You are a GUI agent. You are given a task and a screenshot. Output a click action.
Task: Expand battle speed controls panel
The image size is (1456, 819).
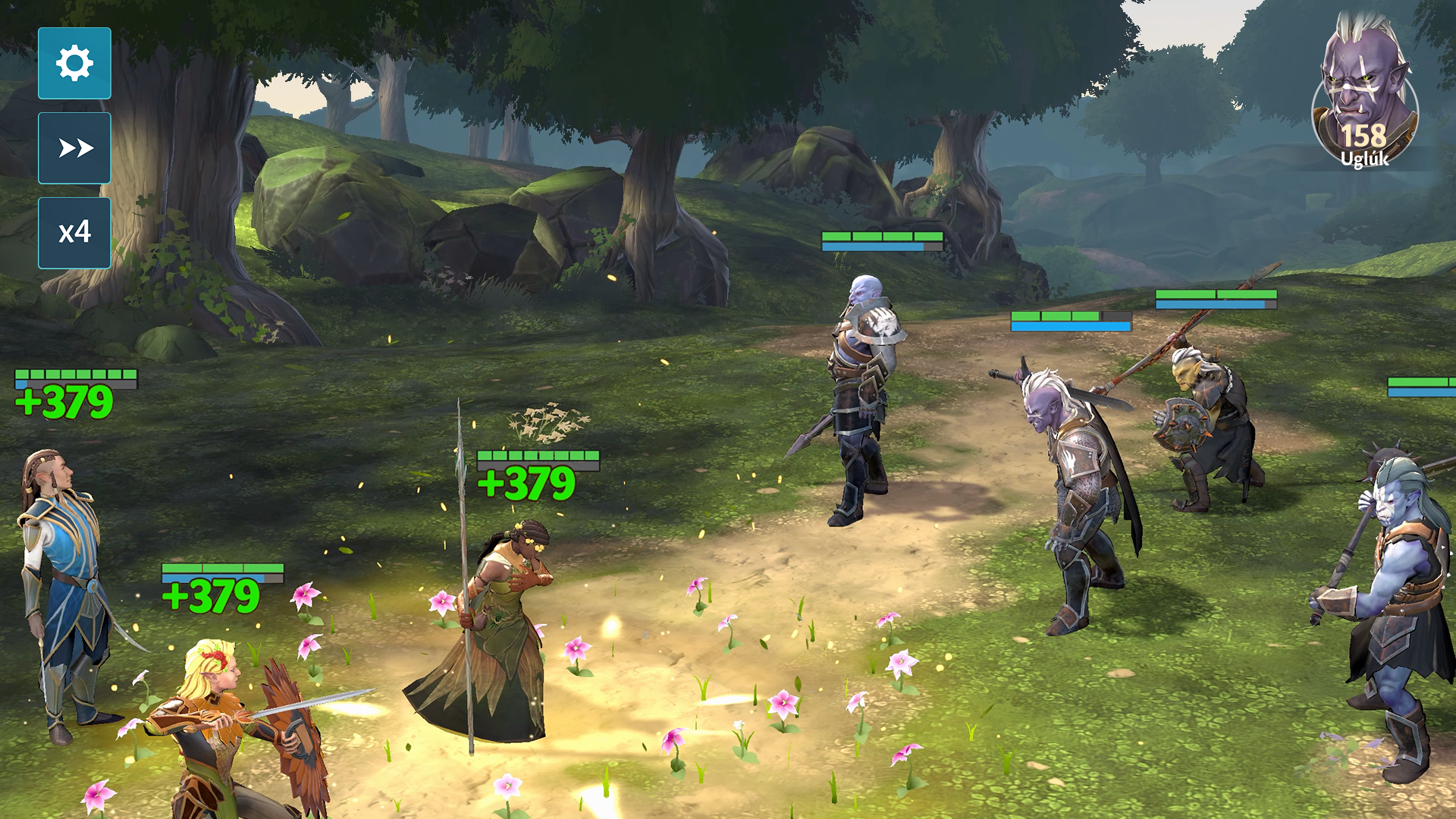(74, 234)
